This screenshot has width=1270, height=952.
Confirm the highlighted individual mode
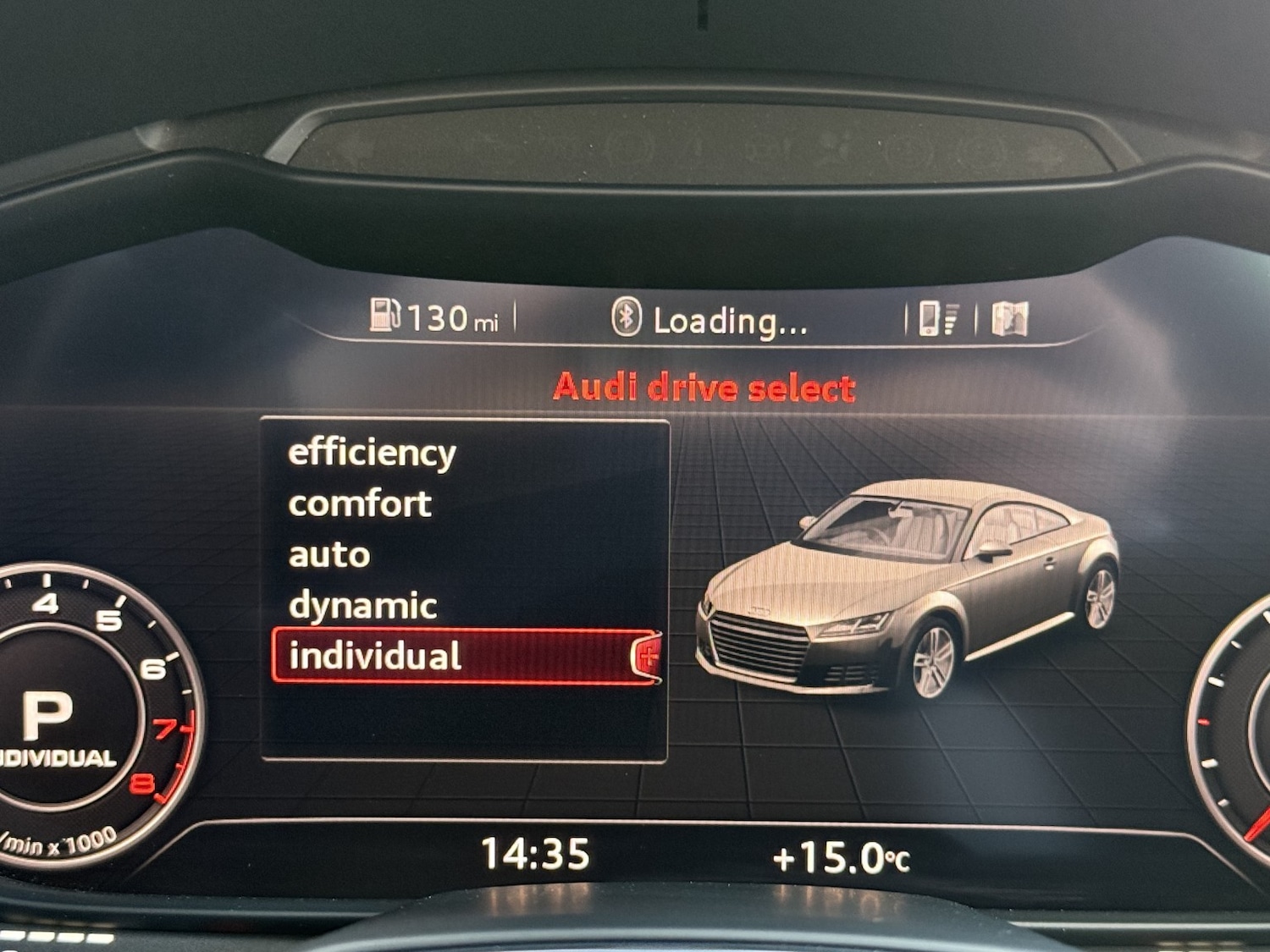coord(376,656)
